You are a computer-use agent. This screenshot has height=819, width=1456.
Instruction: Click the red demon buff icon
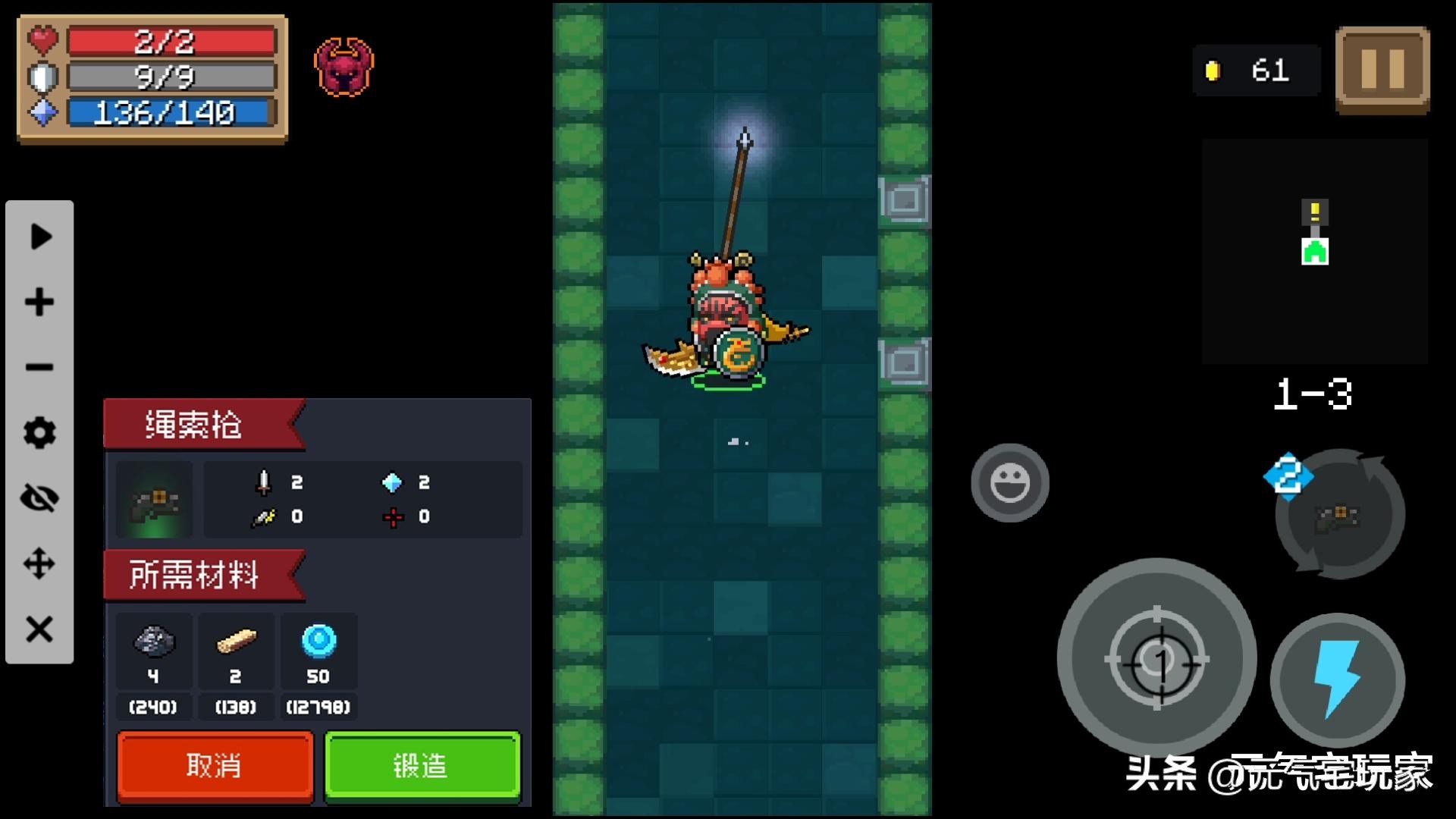click(344, 67)
